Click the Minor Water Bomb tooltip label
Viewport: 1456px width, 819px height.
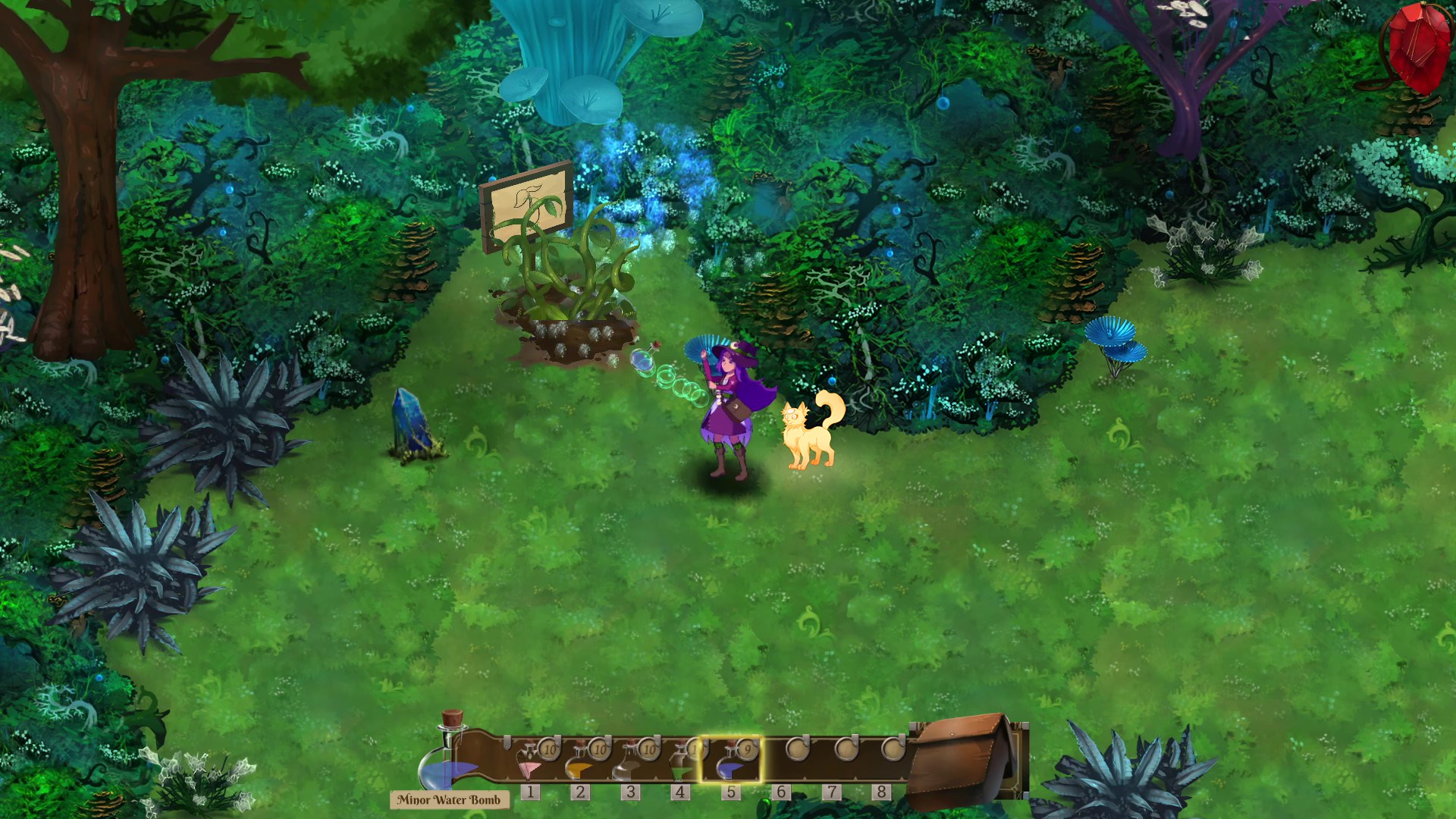pos(447,799)
